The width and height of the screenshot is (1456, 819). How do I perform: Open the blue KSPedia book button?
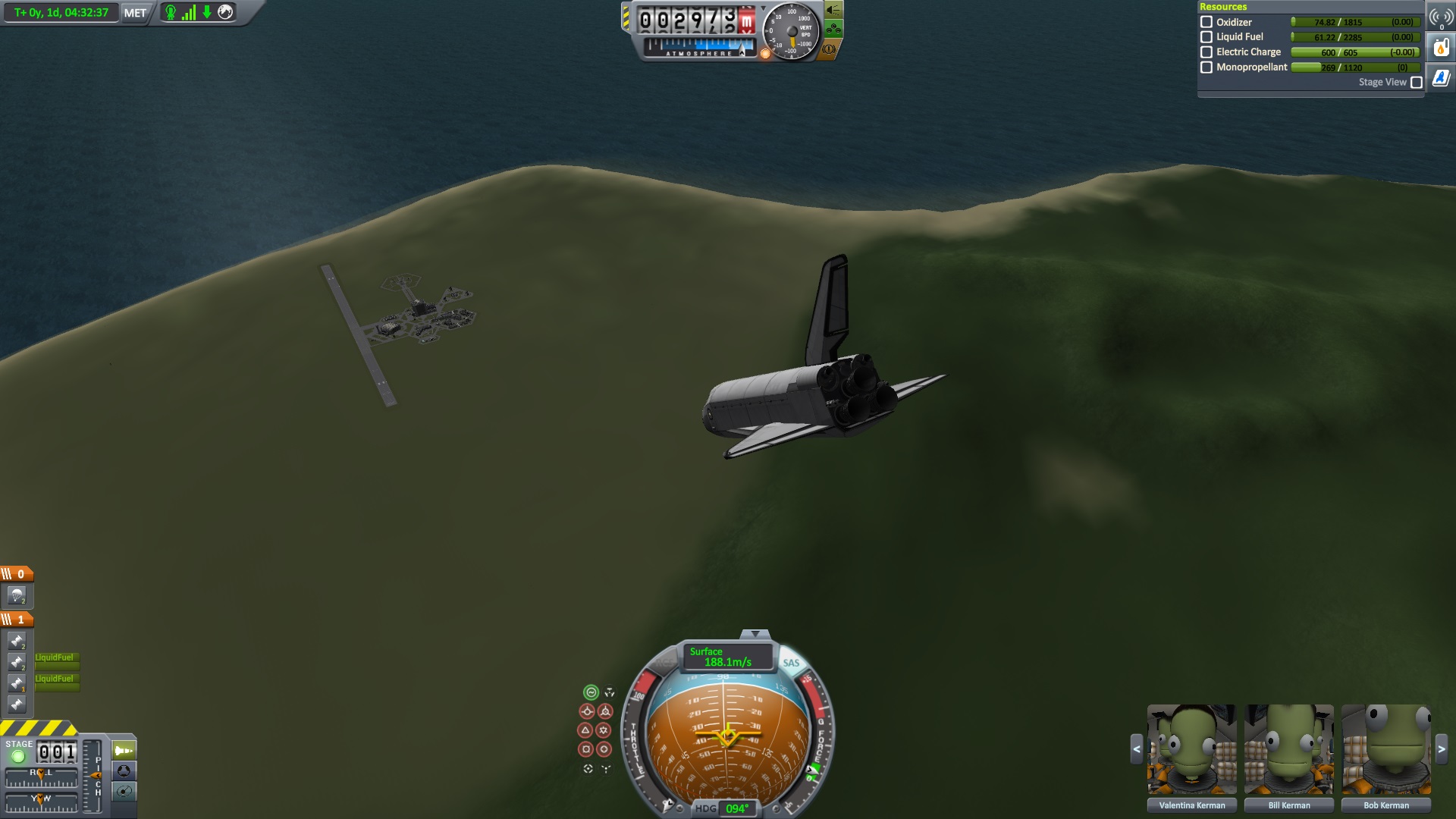pos(1441,78)
